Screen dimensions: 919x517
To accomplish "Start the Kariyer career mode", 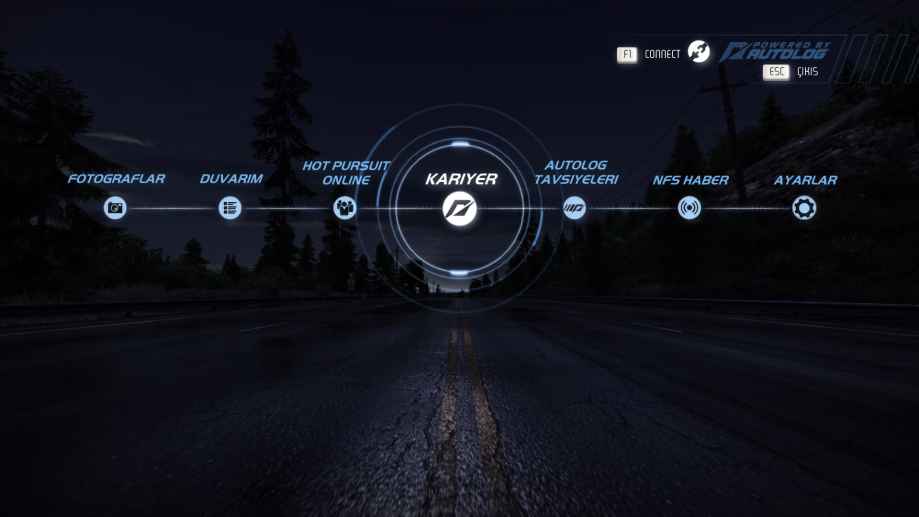I will (x=460, y=208).
